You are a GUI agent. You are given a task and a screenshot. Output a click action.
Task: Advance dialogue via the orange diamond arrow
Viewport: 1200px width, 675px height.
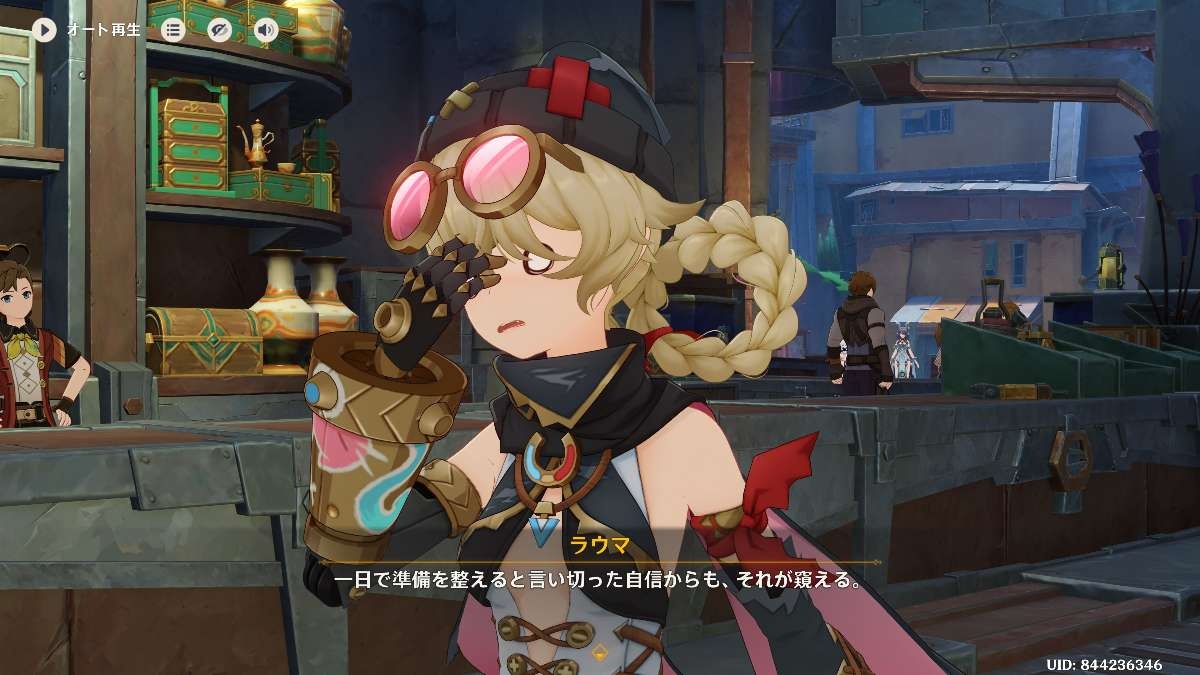click(600, 654)
